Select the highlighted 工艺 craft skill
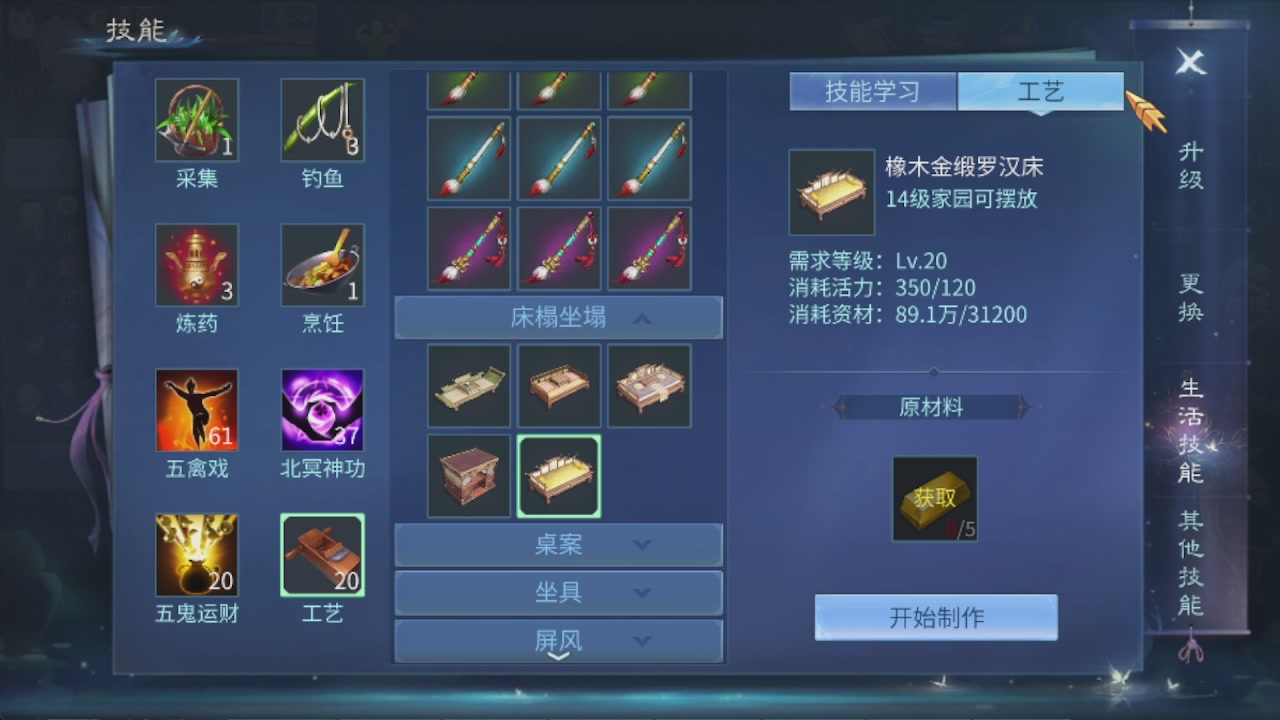Viewport: 1280px width, 720px height. [322, 555]
